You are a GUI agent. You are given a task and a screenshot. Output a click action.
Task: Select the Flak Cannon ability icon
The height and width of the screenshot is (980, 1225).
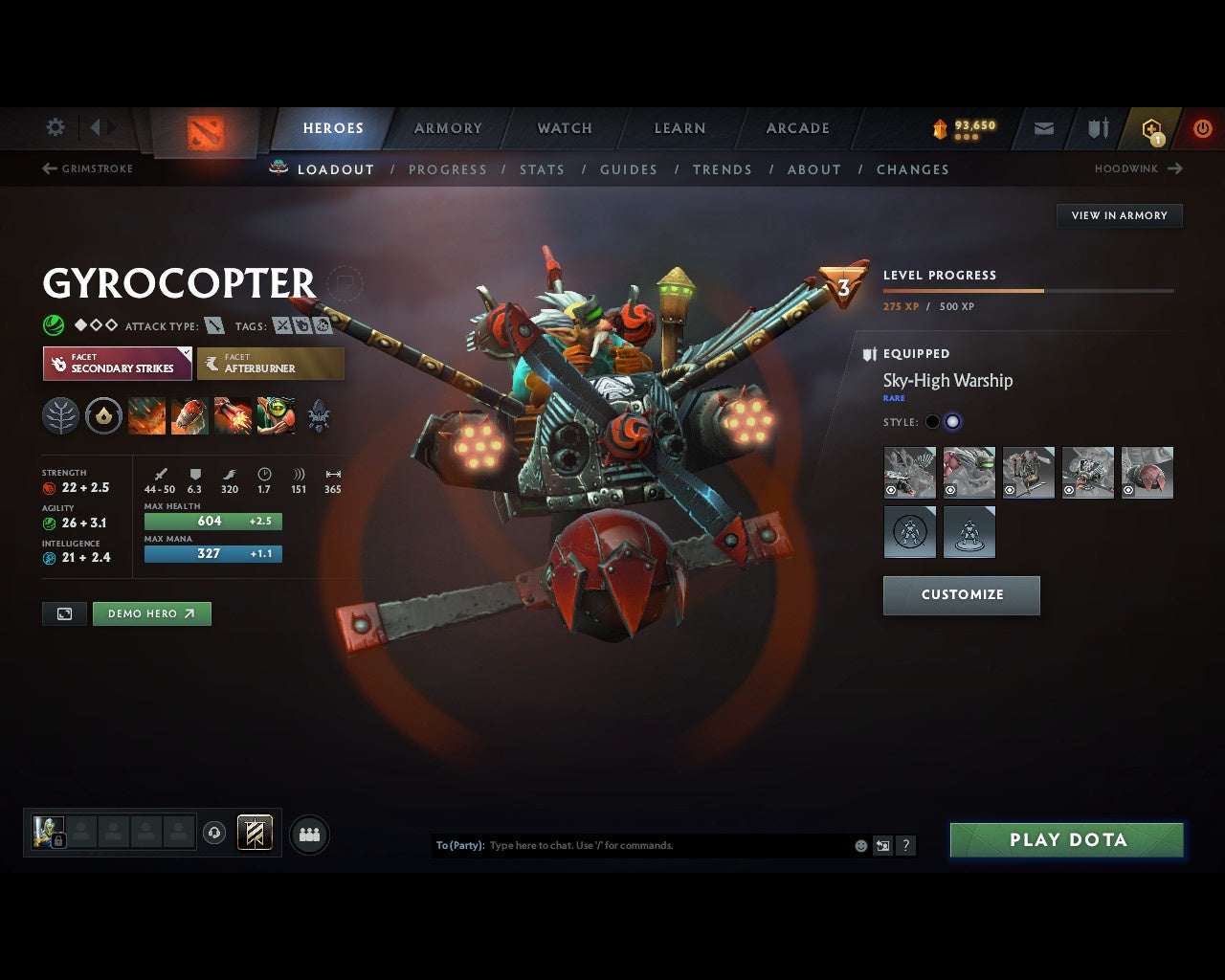(x=233, y=415)
